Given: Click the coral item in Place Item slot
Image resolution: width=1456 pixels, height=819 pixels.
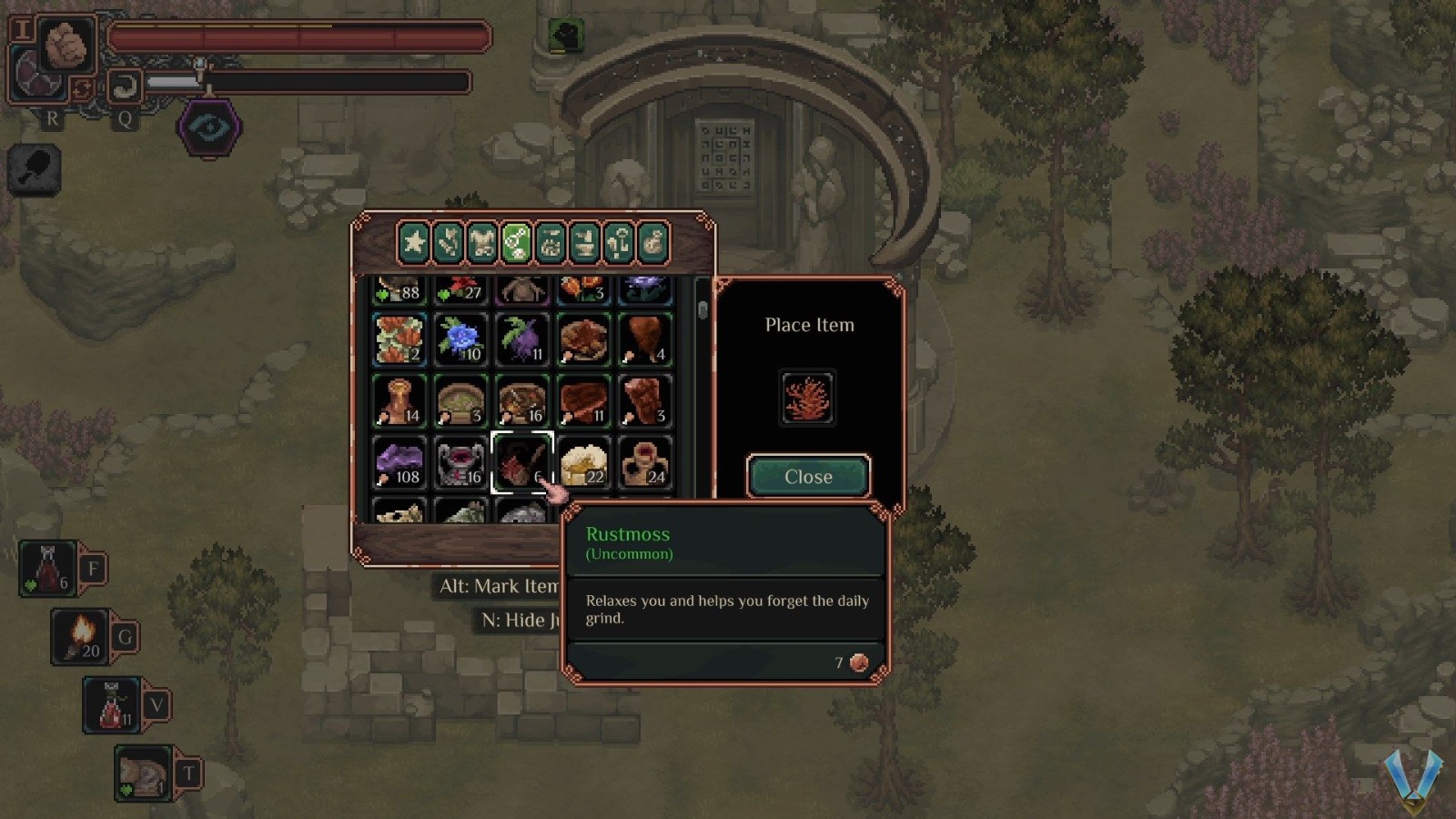Looking at the screenshot, I should tap(807, 398).
